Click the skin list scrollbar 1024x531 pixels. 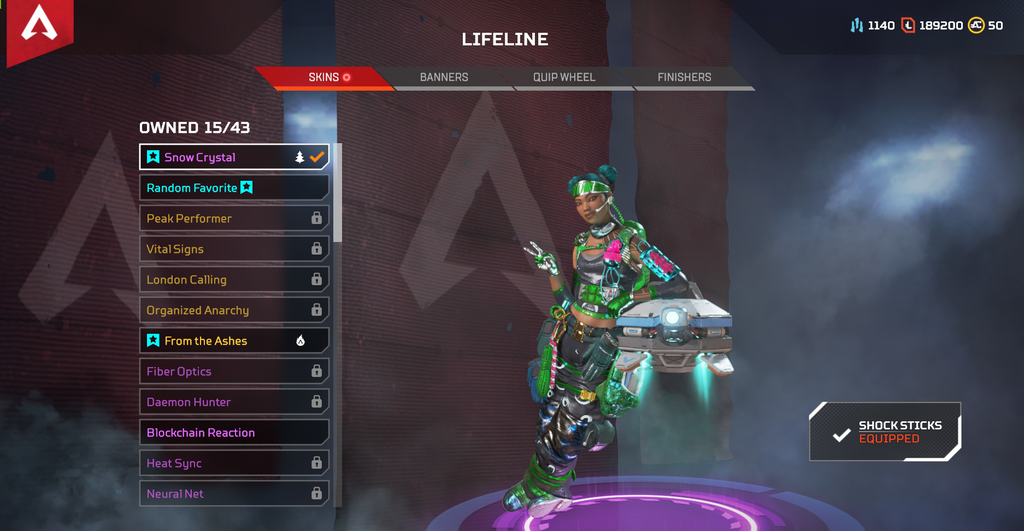tap(338, 192)
